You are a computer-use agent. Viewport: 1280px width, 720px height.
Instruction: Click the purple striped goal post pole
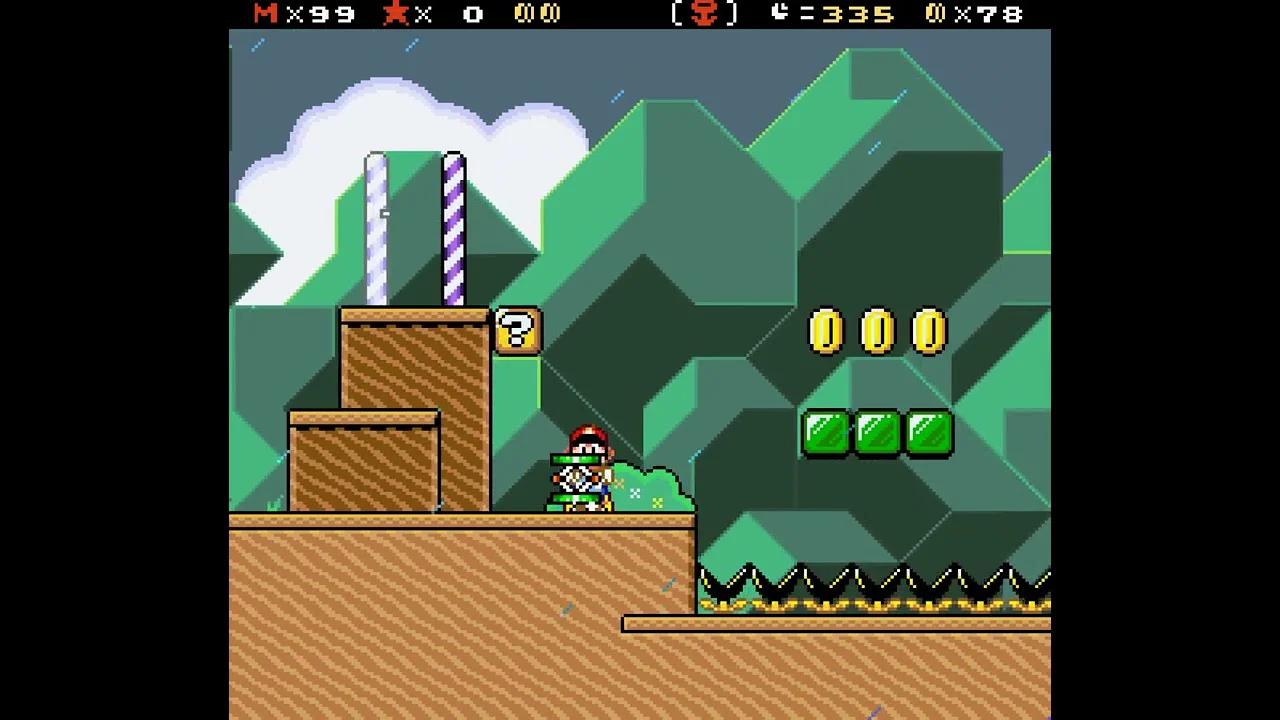coord(455,230)
